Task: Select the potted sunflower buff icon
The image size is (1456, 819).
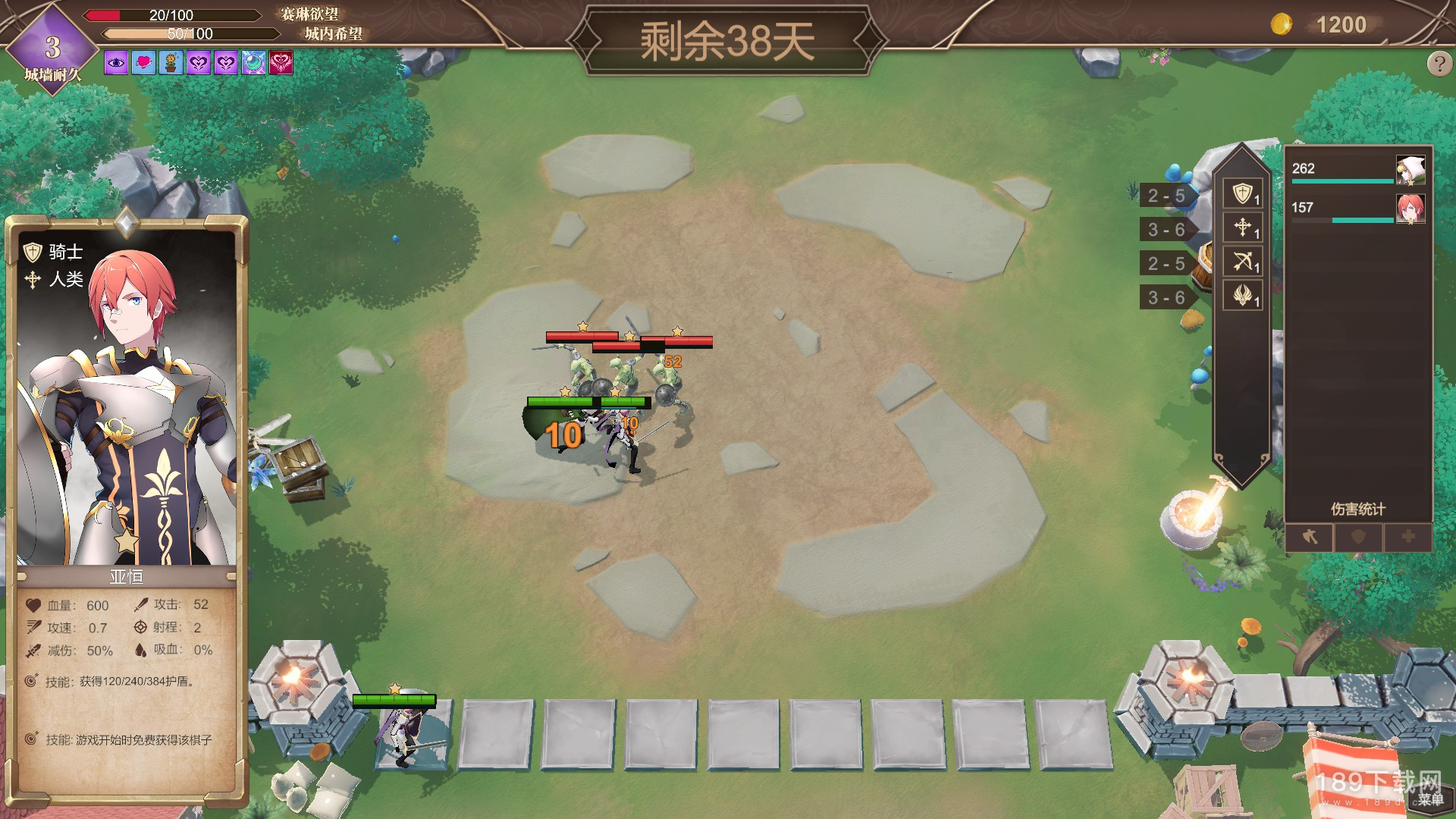Action: pyautogui.click(x=171, y=63)
